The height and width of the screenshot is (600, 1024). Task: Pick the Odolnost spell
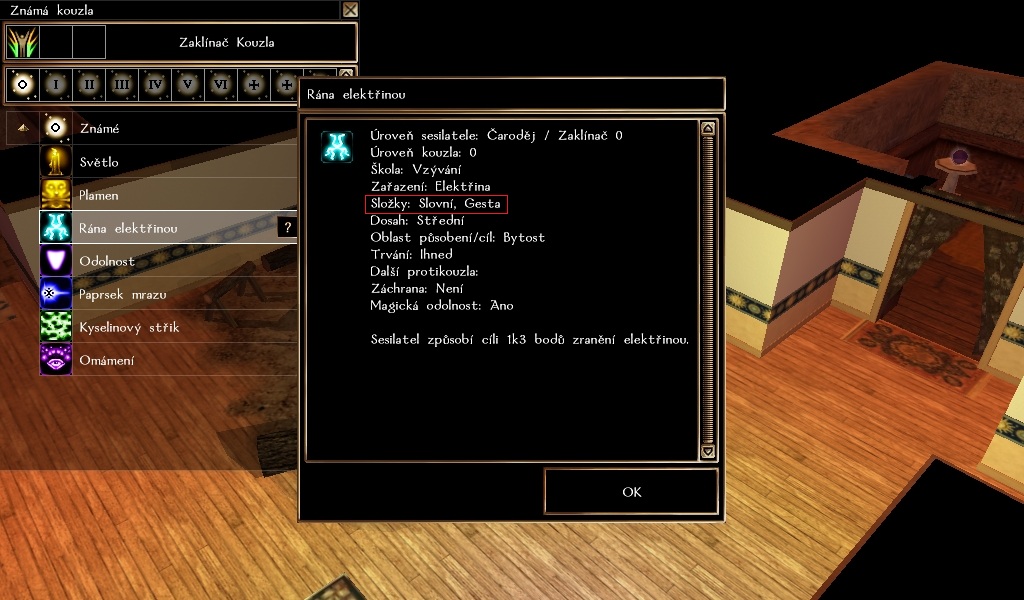(106, 261)
